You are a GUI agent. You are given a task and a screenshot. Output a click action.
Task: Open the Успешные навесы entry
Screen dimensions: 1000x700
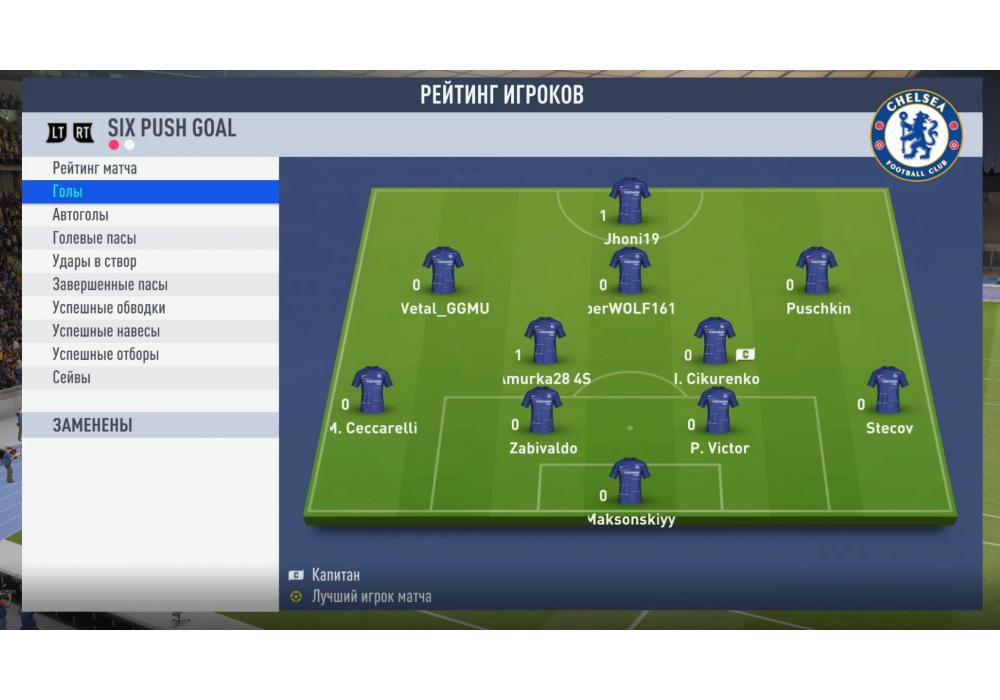150,331
